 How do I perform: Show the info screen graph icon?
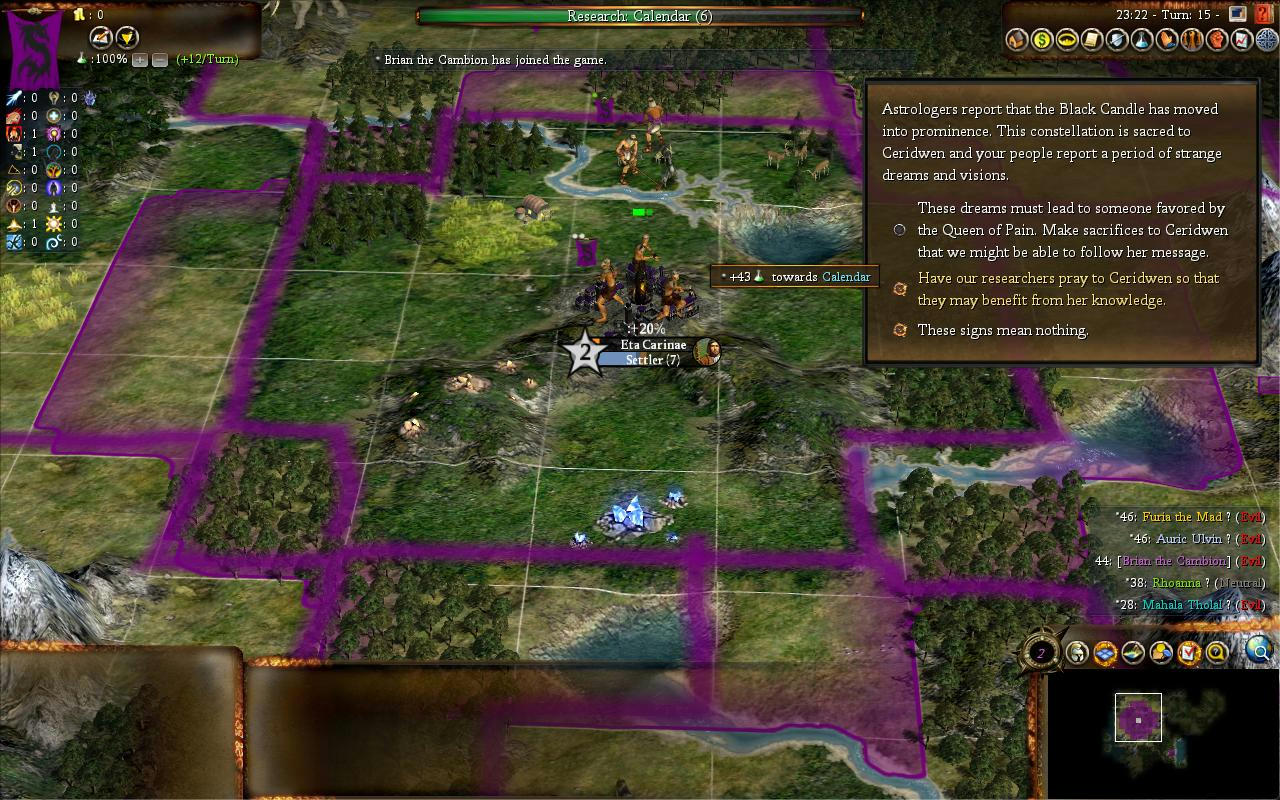pyautogui.click(x=1242, y=40)
